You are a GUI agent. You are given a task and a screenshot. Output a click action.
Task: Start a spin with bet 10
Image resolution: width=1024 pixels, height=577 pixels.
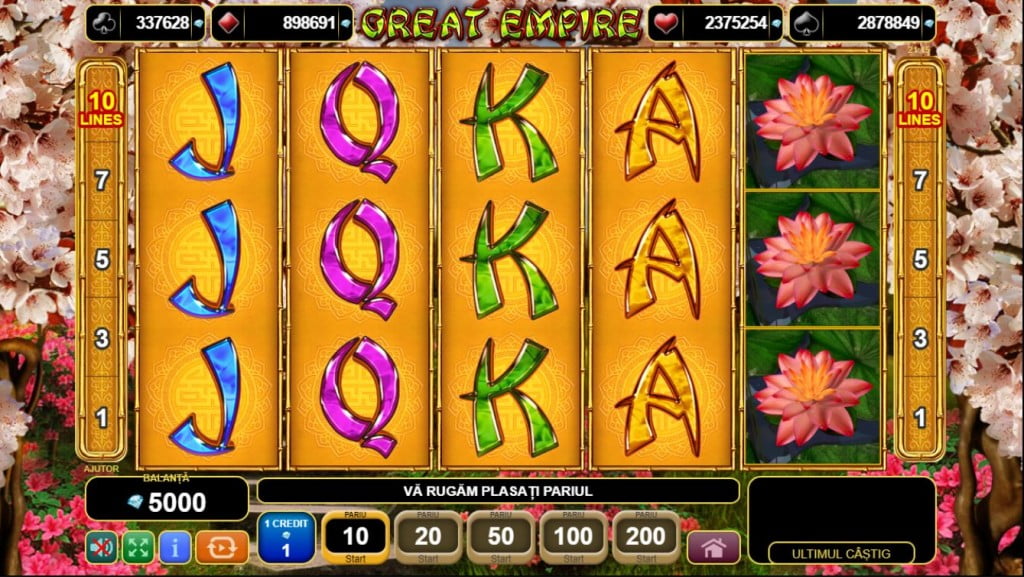[x=355, y=538]
